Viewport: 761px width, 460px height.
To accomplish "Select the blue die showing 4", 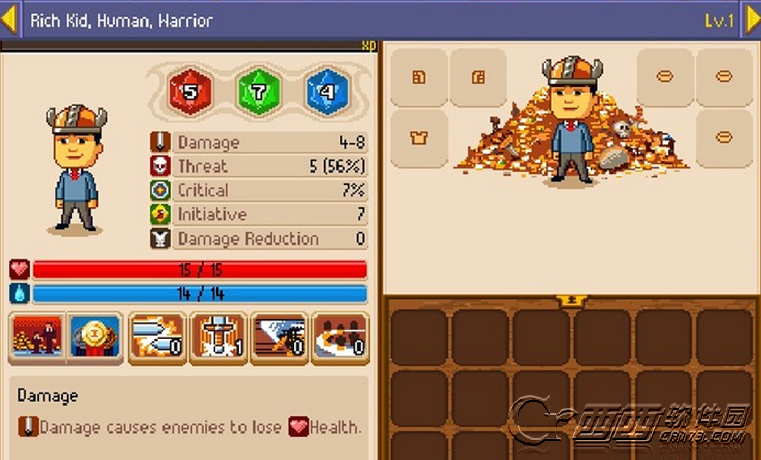I will pyautogui.click(x=326, y=91).
